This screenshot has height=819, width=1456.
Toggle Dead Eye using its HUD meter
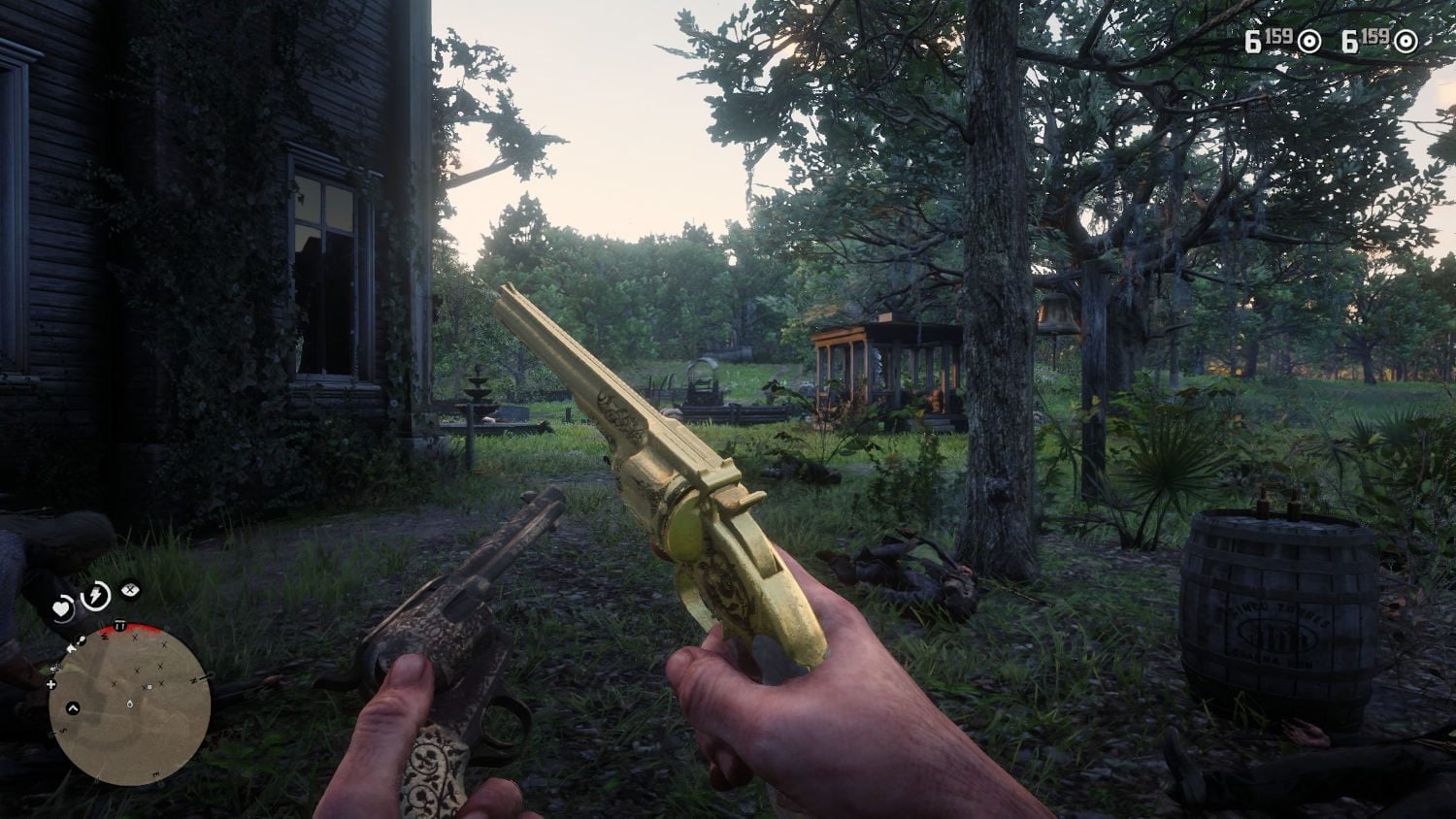pyautogui.click(x=130, y=590)
